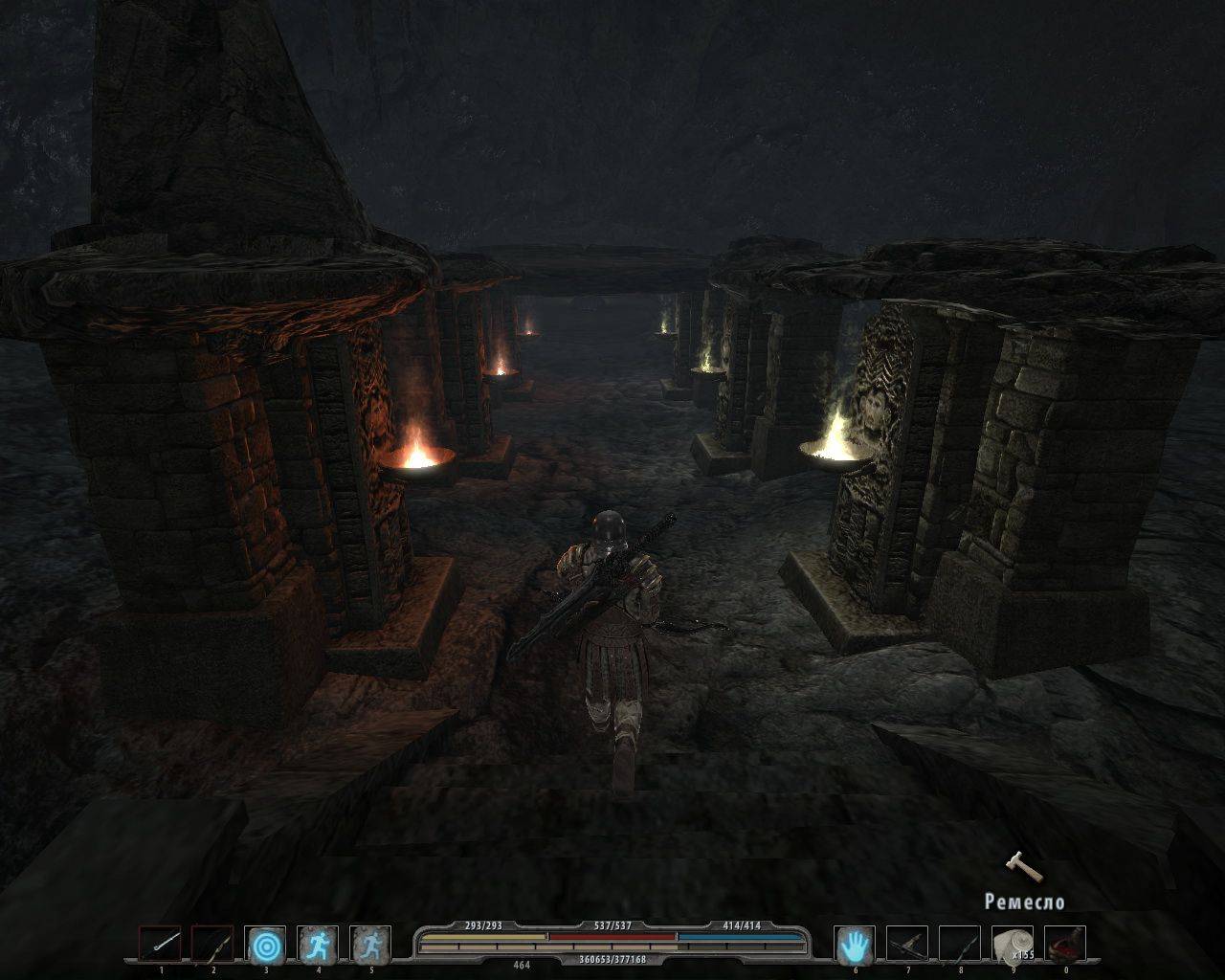This screenshot has width=1225, height=980.
Task: Use the running figure skill in slot 4
Action: coord(318,945)
